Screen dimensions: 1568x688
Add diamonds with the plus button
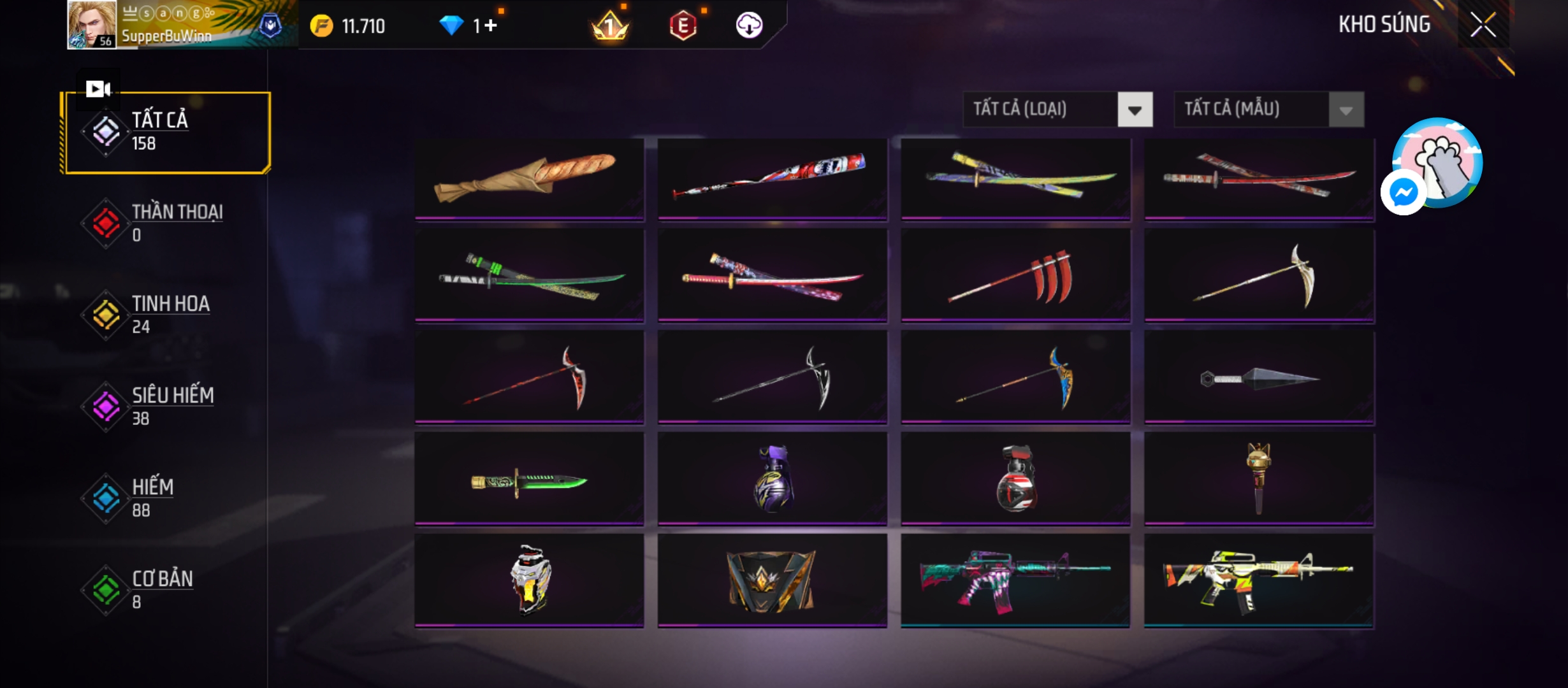click(490, 25)
